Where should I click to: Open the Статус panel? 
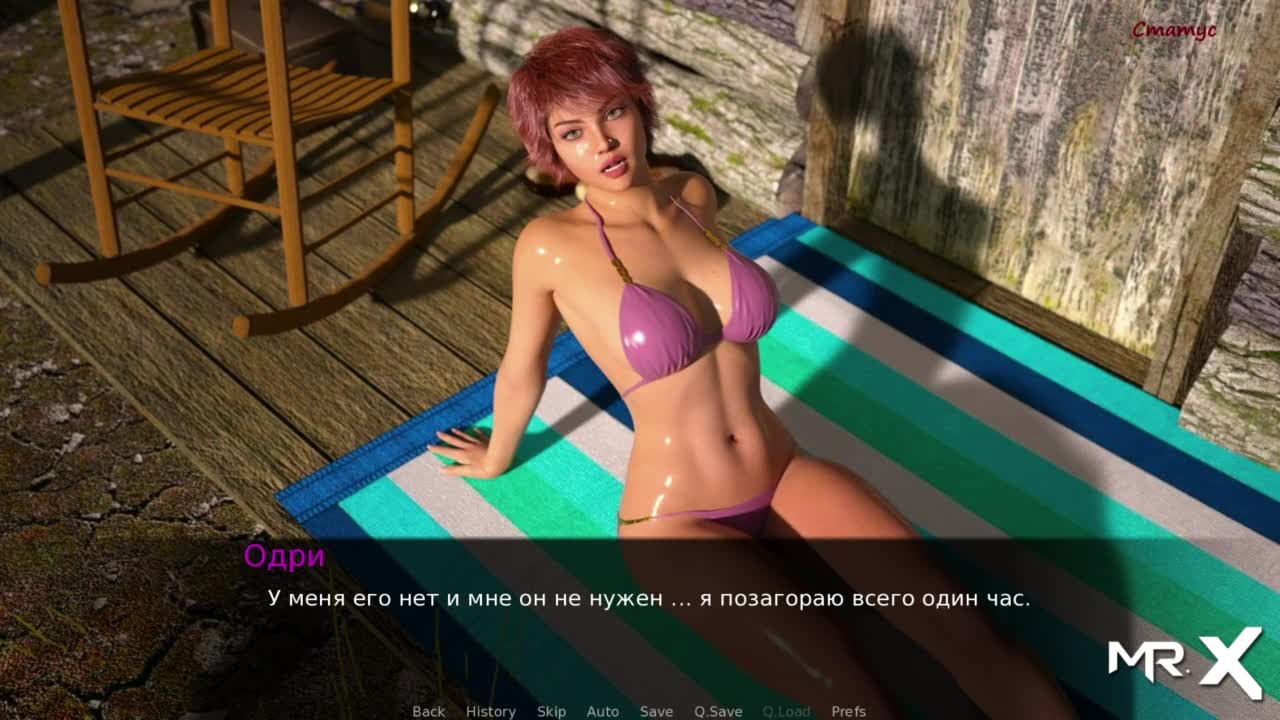click(x=1173, y=31)
